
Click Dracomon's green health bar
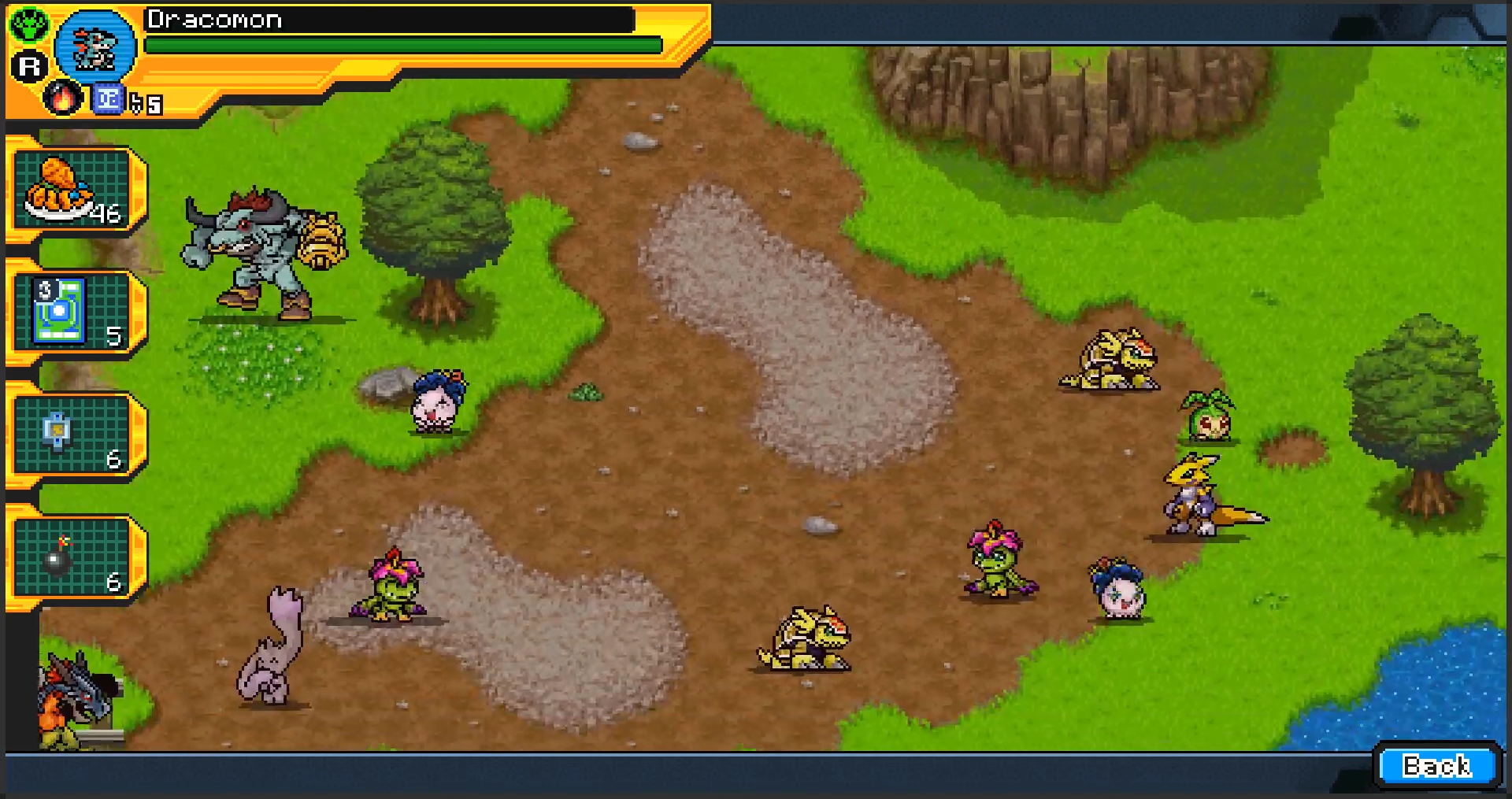394,43
